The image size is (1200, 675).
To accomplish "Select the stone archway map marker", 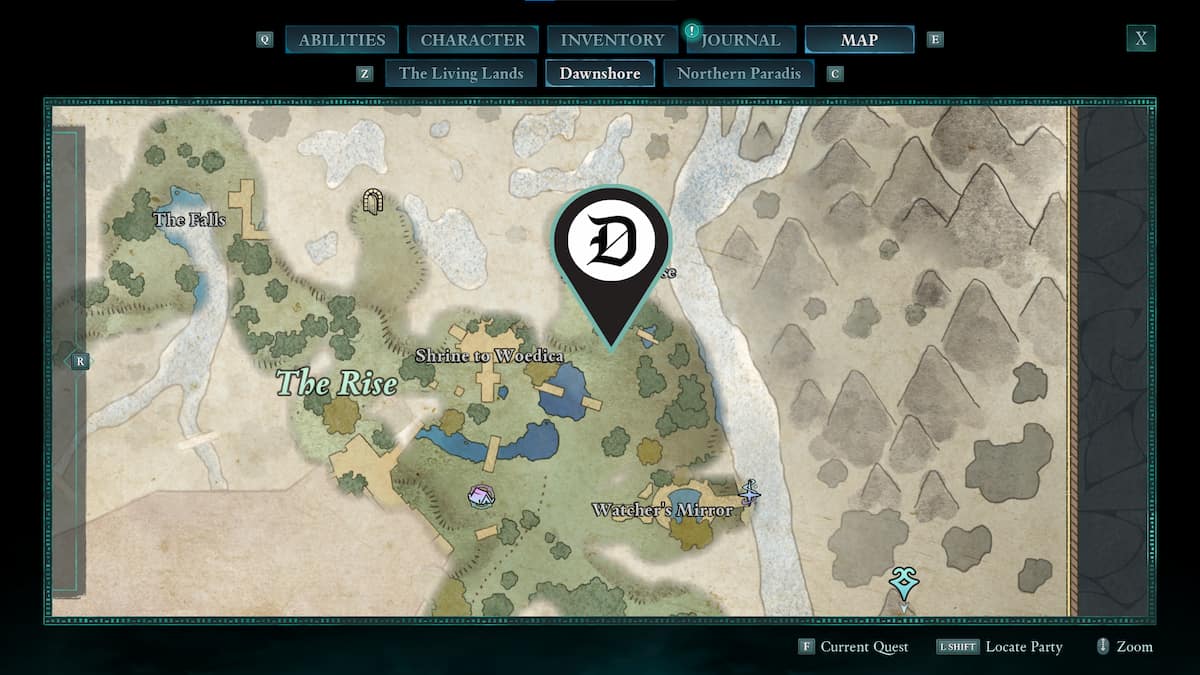I will pyautogui.click(x=374, y=202).
